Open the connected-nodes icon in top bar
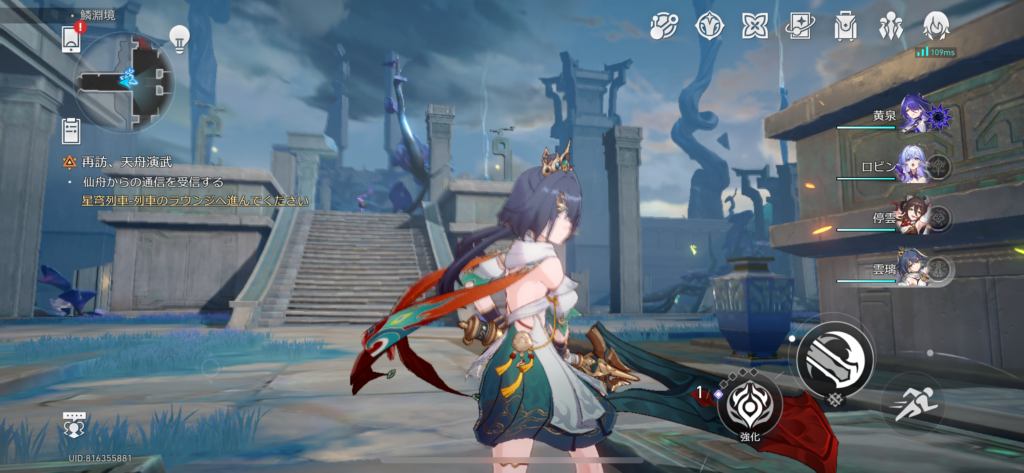The height and width of the screenshot is (473, 1024). click(663, 26)
